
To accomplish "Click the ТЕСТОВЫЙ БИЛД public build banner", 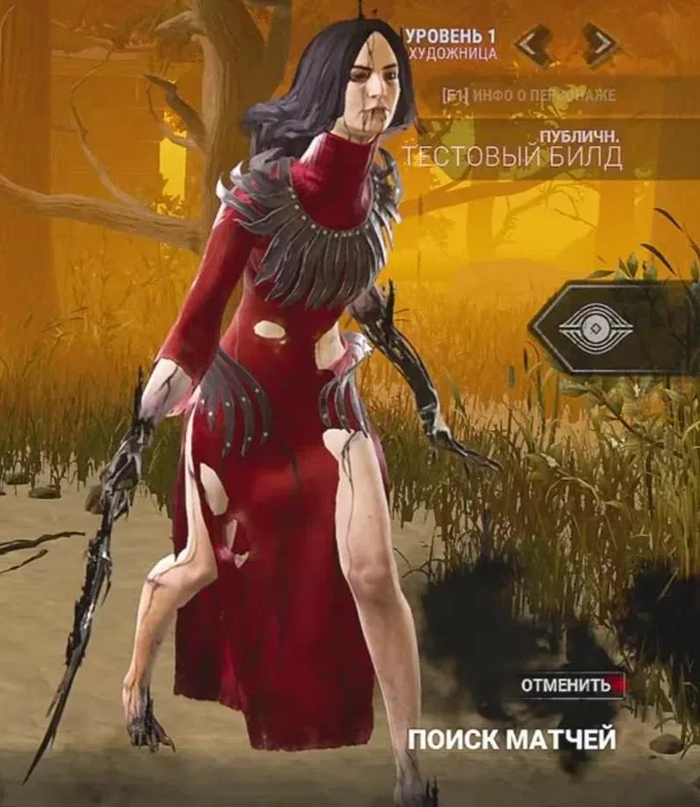I will point(512,154).
